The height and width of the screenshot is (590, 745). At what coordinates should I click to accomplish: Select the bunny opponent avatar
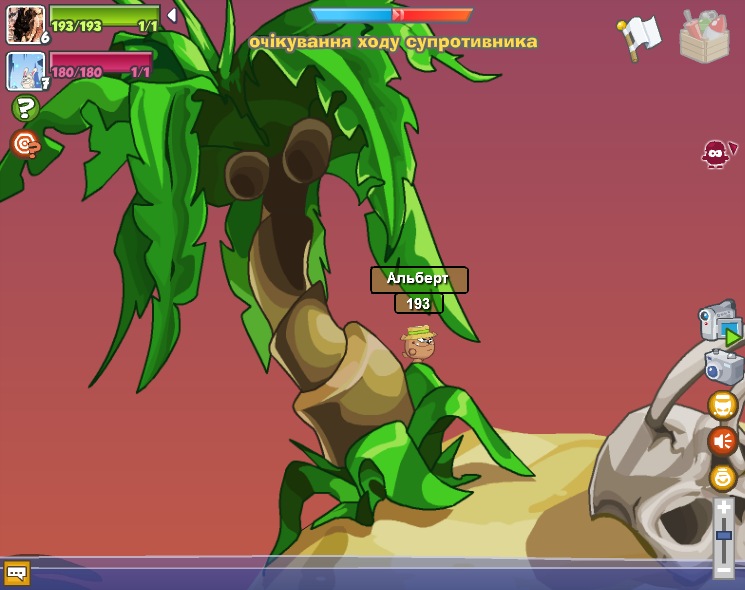(x=25, y=71)
